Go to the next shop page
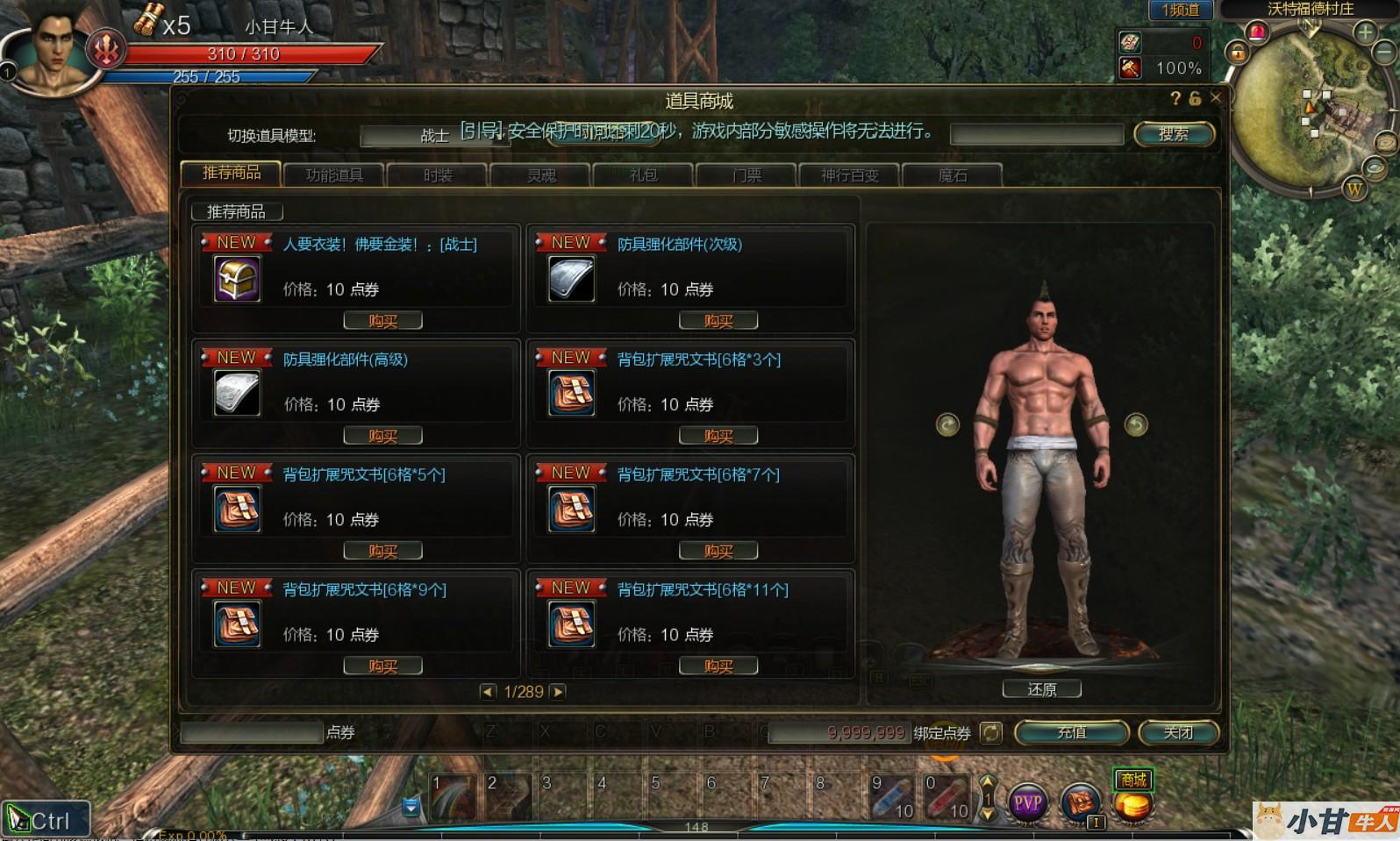 point(558,692)
